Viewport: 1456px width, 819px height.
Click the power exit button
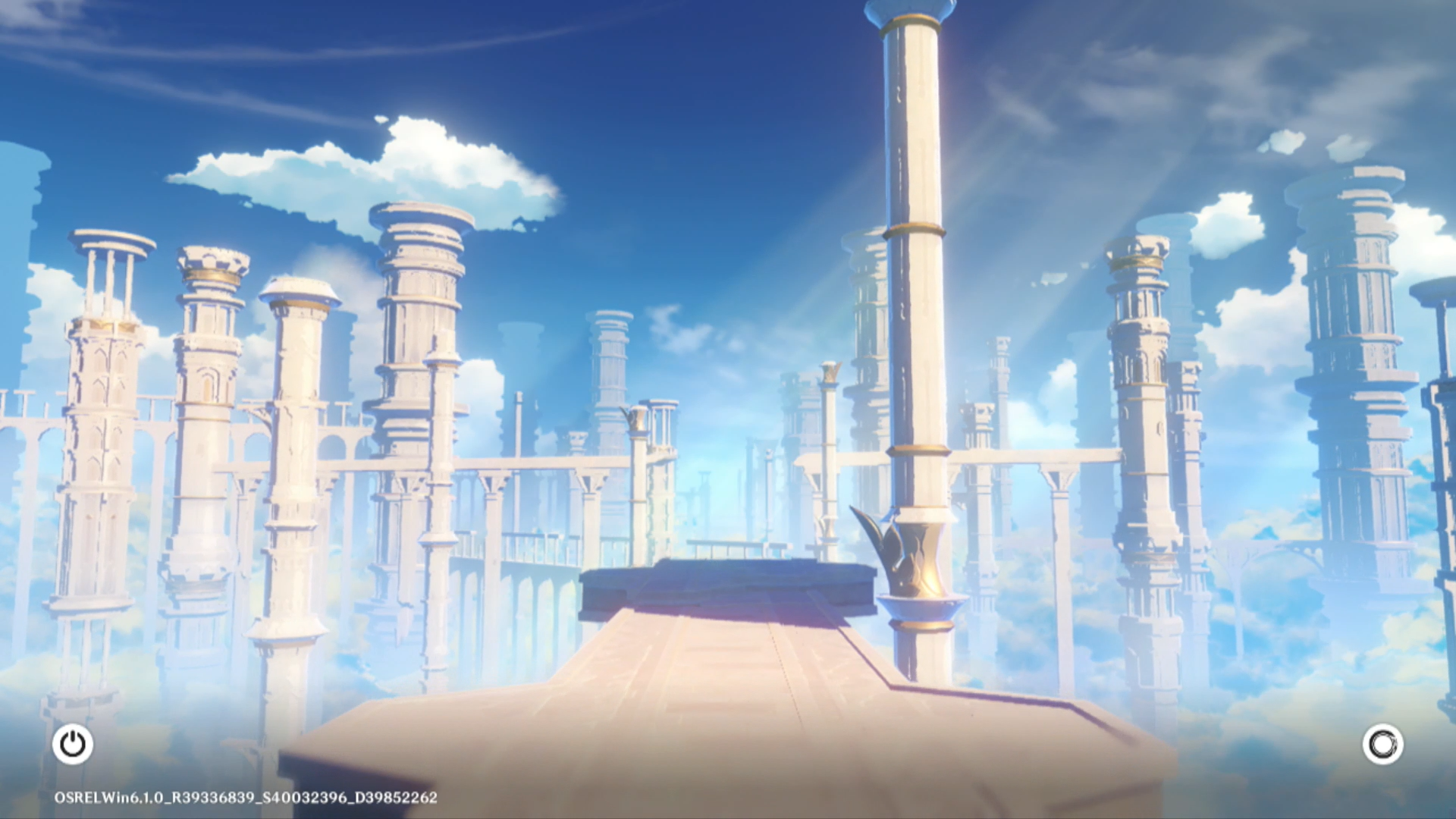[73, 744]
